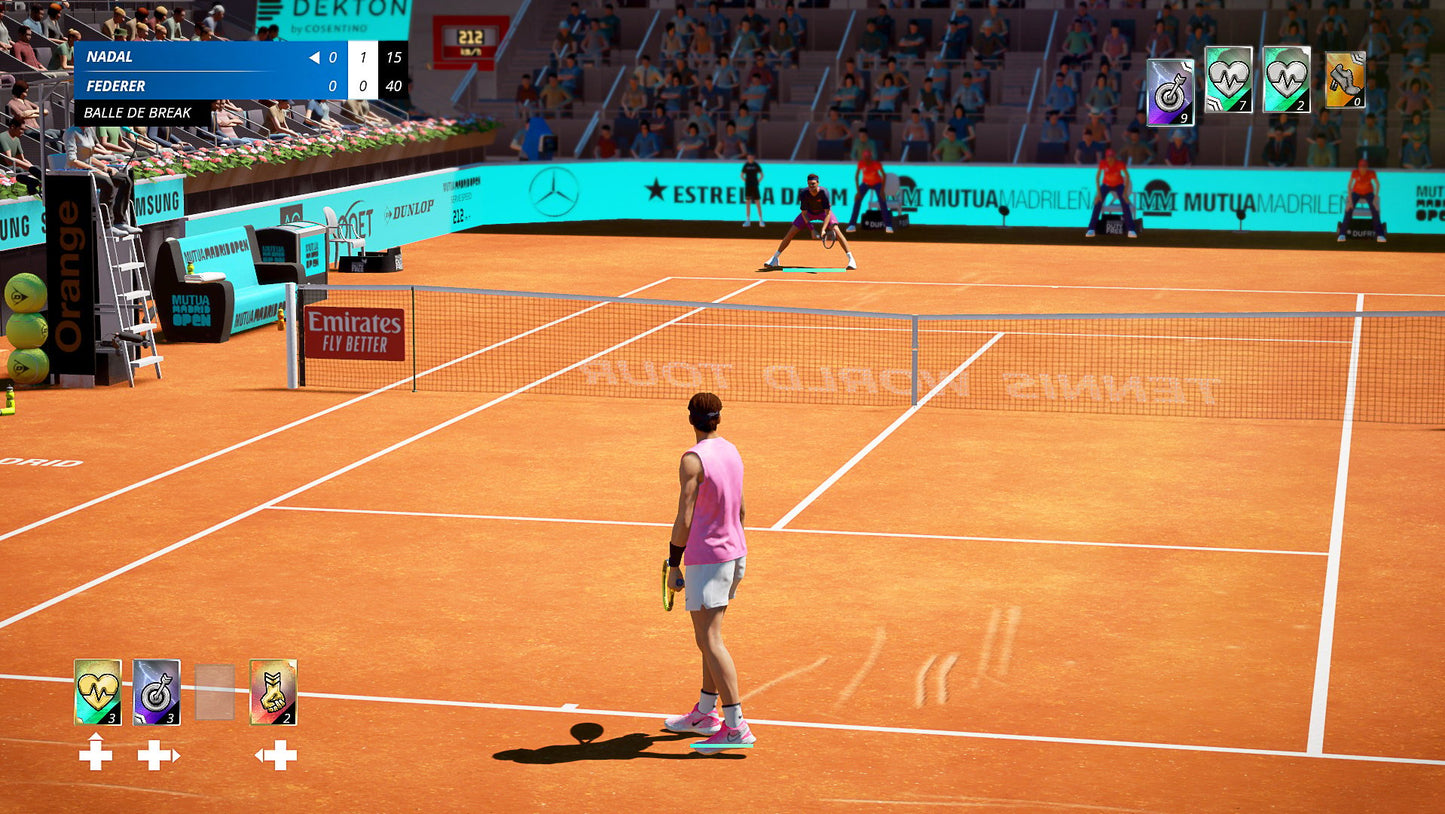The image size is (1445, 814).
Task: Click Federer's stamina card showing 2
Action: click(x=1286, y=80)
